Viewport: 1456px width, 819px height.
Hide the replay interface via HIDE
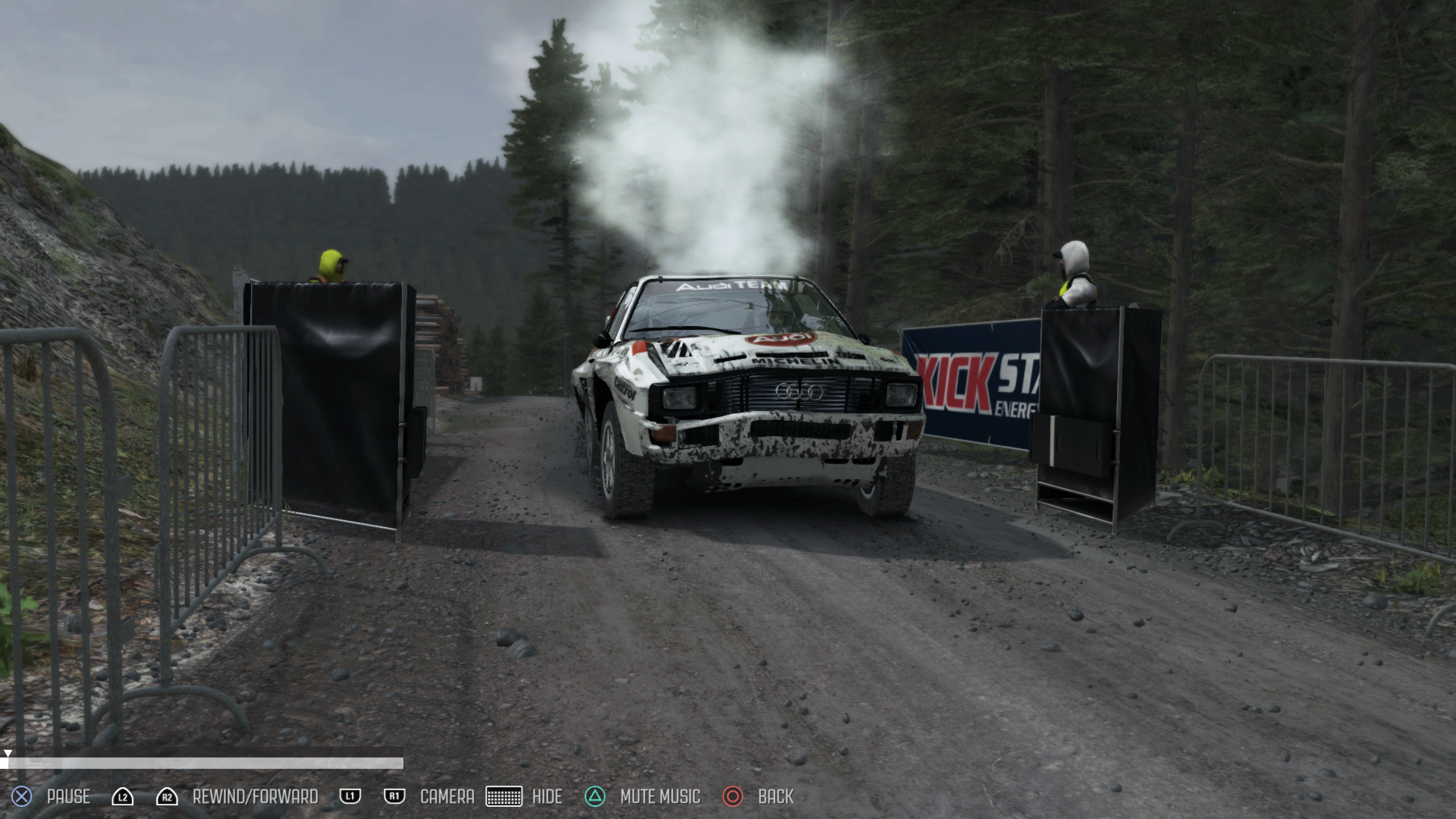(547, 797)
